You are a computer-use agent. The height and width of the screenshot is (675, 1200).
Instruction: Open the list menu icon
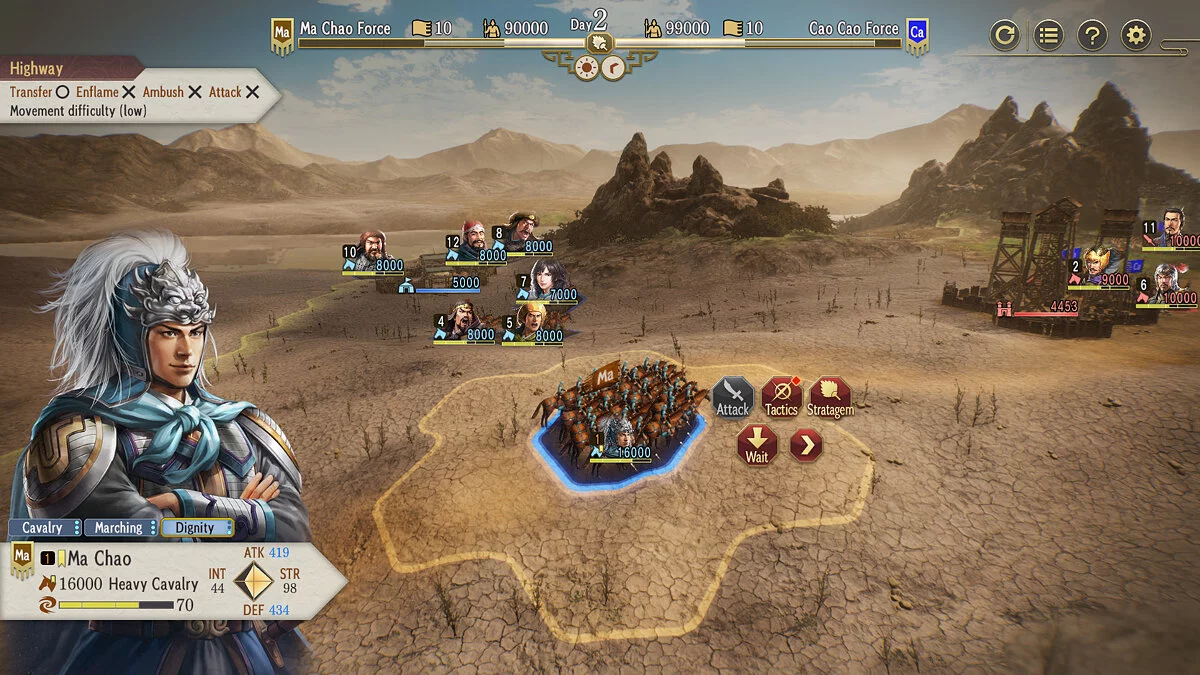1048,36
